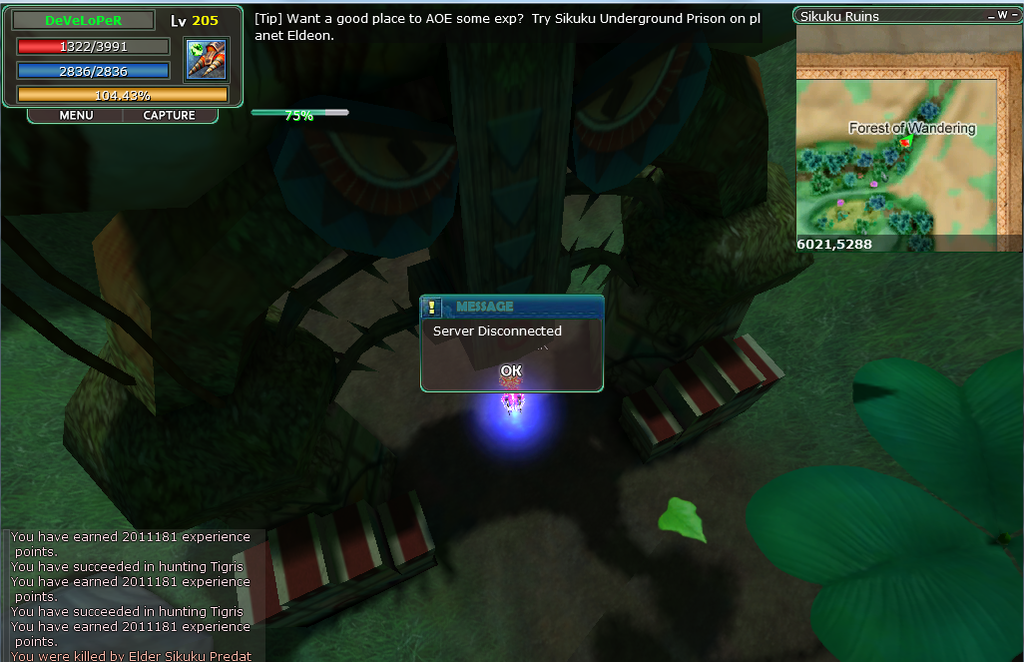Open the MENU button under the status panel
The width and height of the screenshot is (1024, 662).
[76, 115]
